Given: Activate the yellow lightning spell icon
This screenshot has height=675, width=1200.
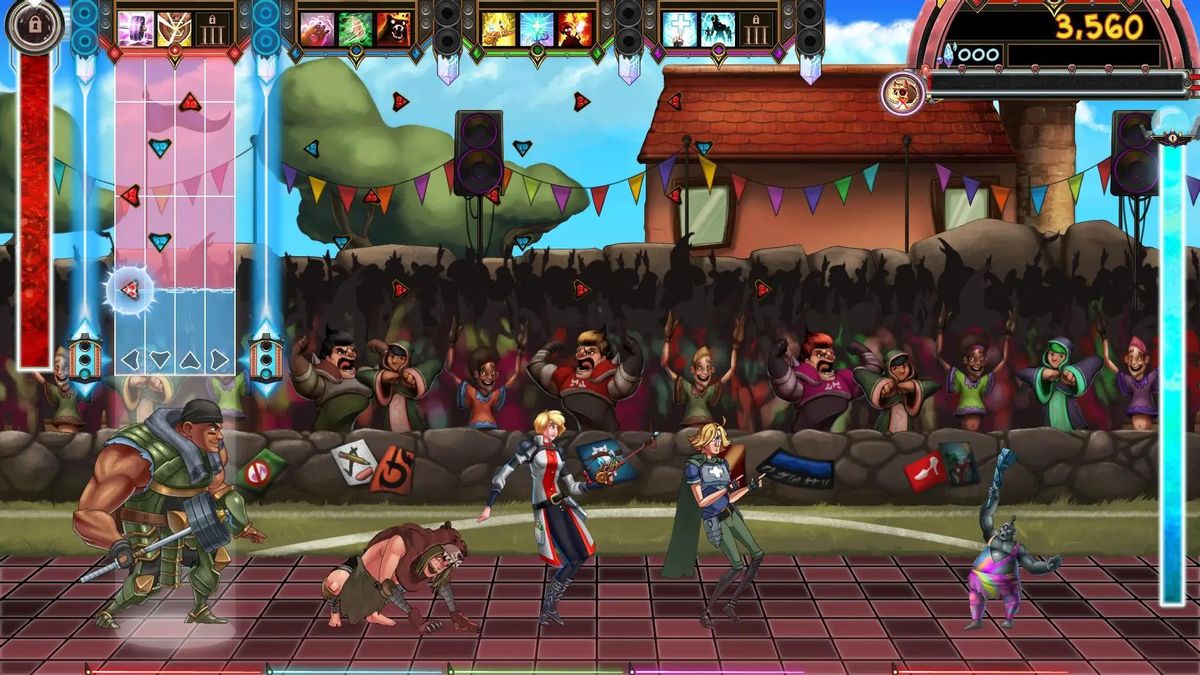Looking at the screenshot, I should [x=498, y=29].
